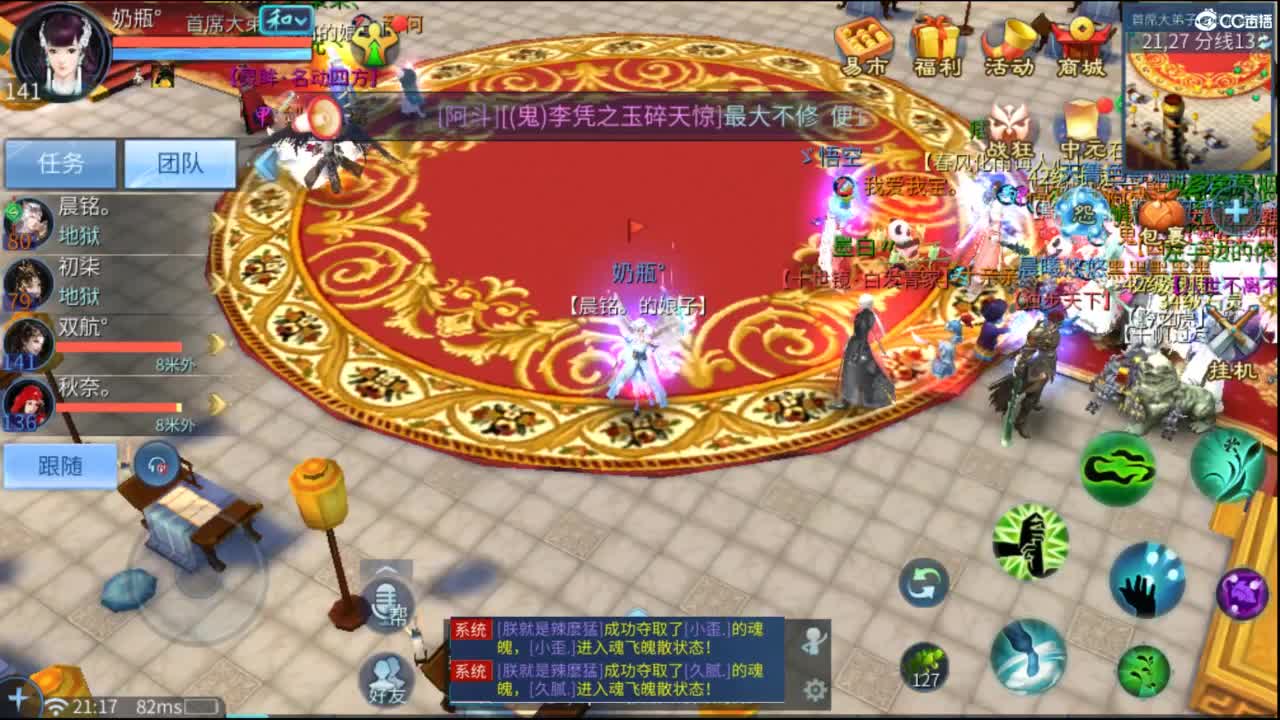
Task: Switch to the 任务 quest tab
Action: (x=62, y=163)
